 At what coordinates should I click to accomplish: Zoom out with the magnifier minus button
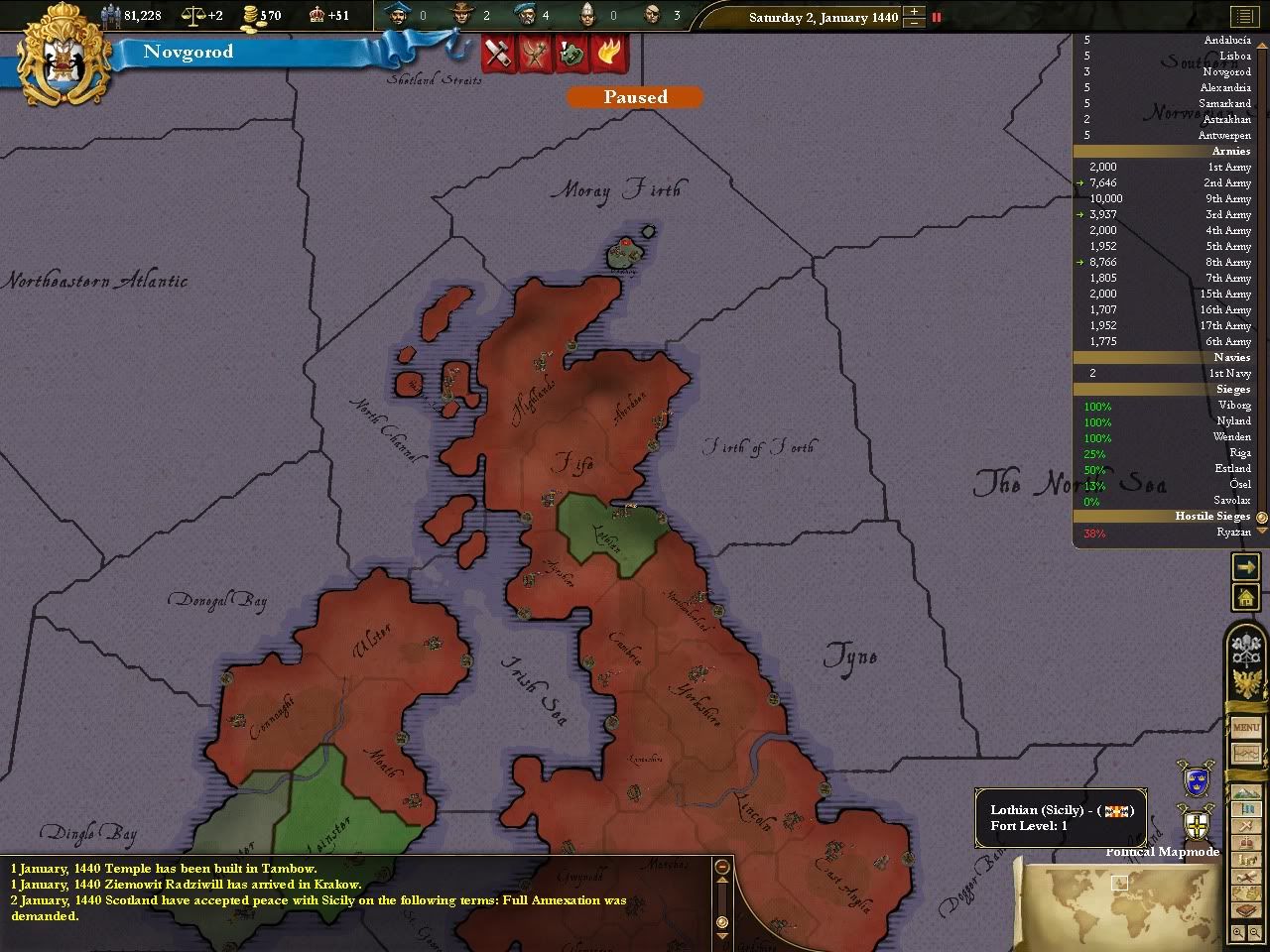[1254, 933]
